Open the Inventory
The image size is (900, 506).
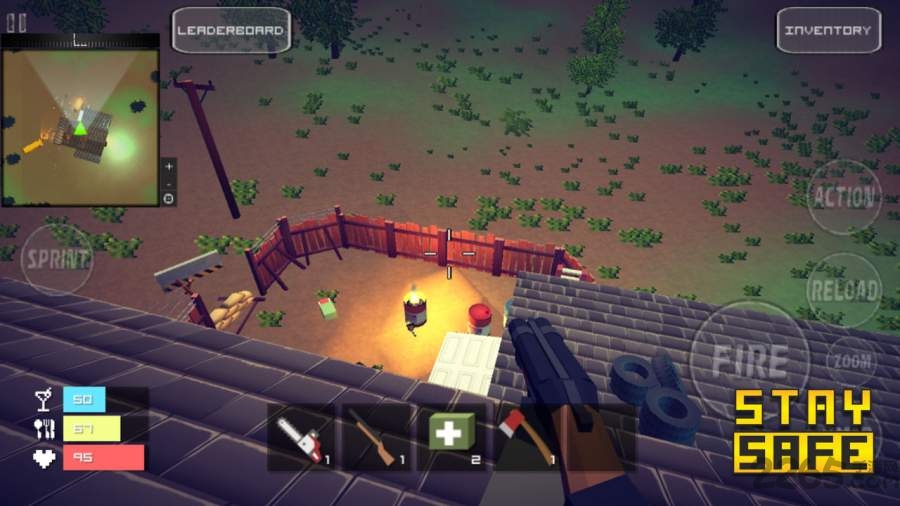[x=828, y=30]
